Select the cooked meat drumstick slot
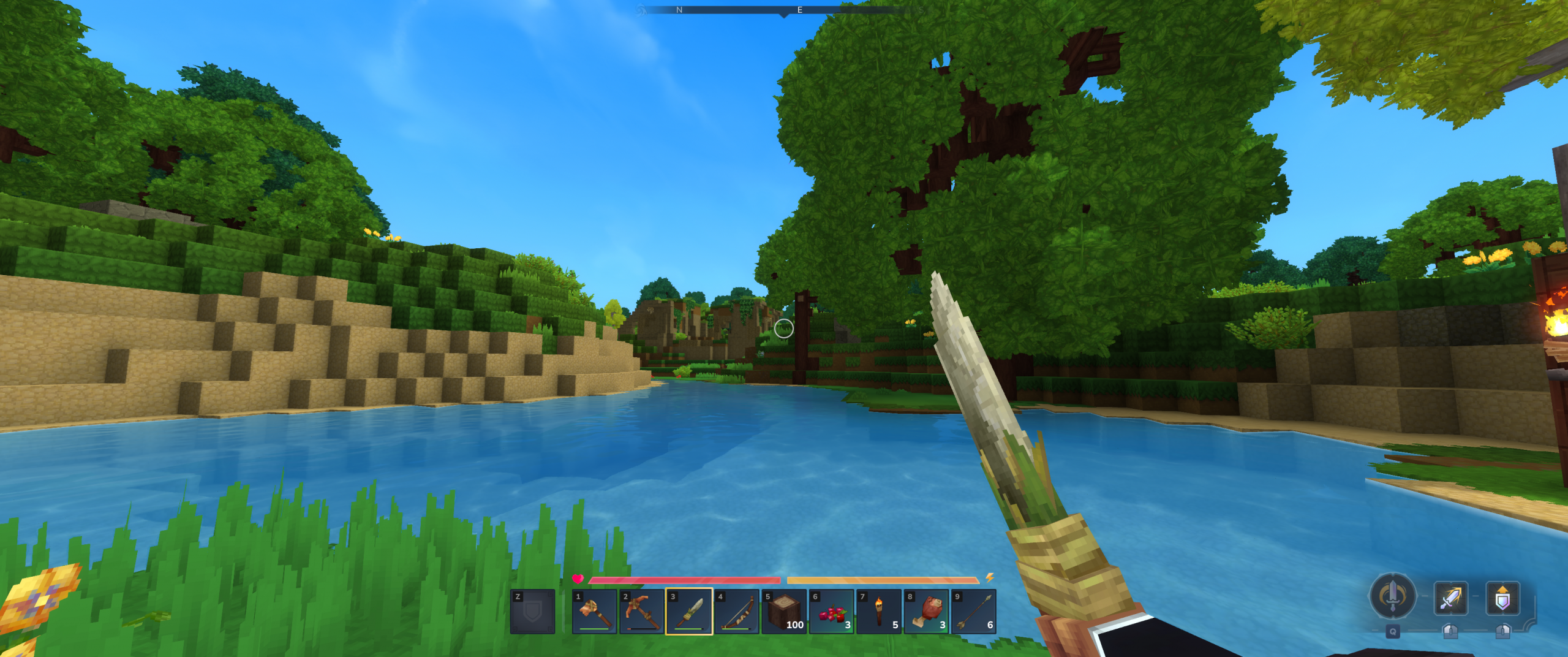The height and width of the screenshot is (657, 1568). [926, 612]
